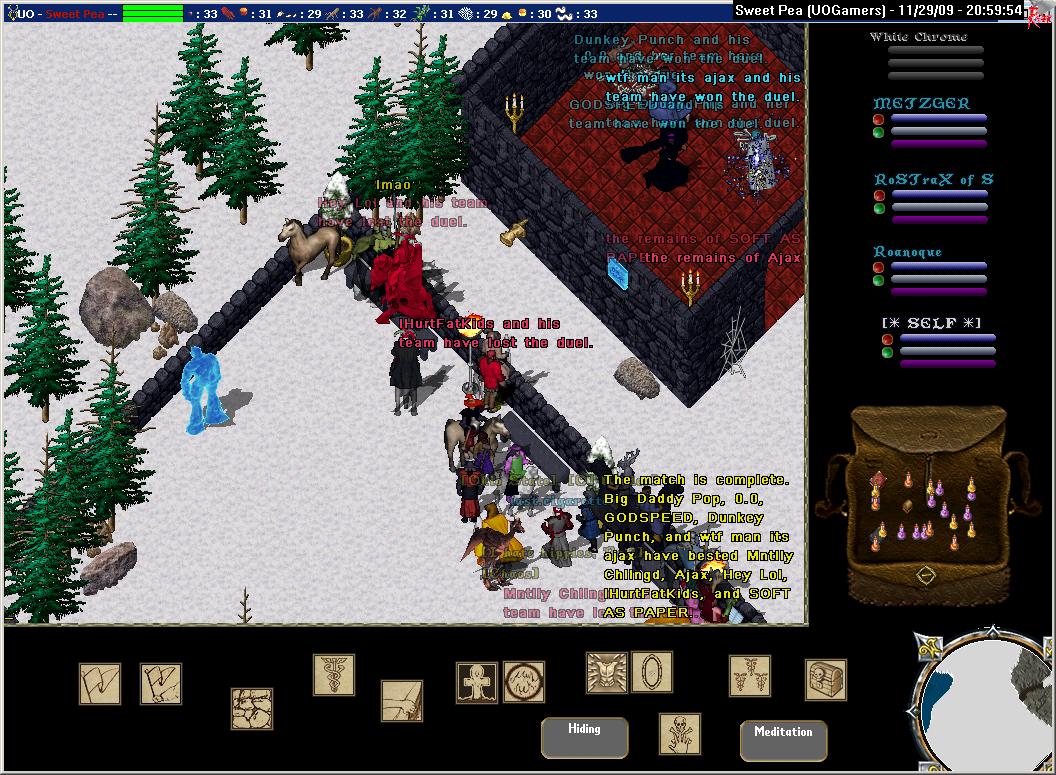Cast the stone wall spell icon
This screenshot has width=1056, height=775.
[x=252, y=708]
